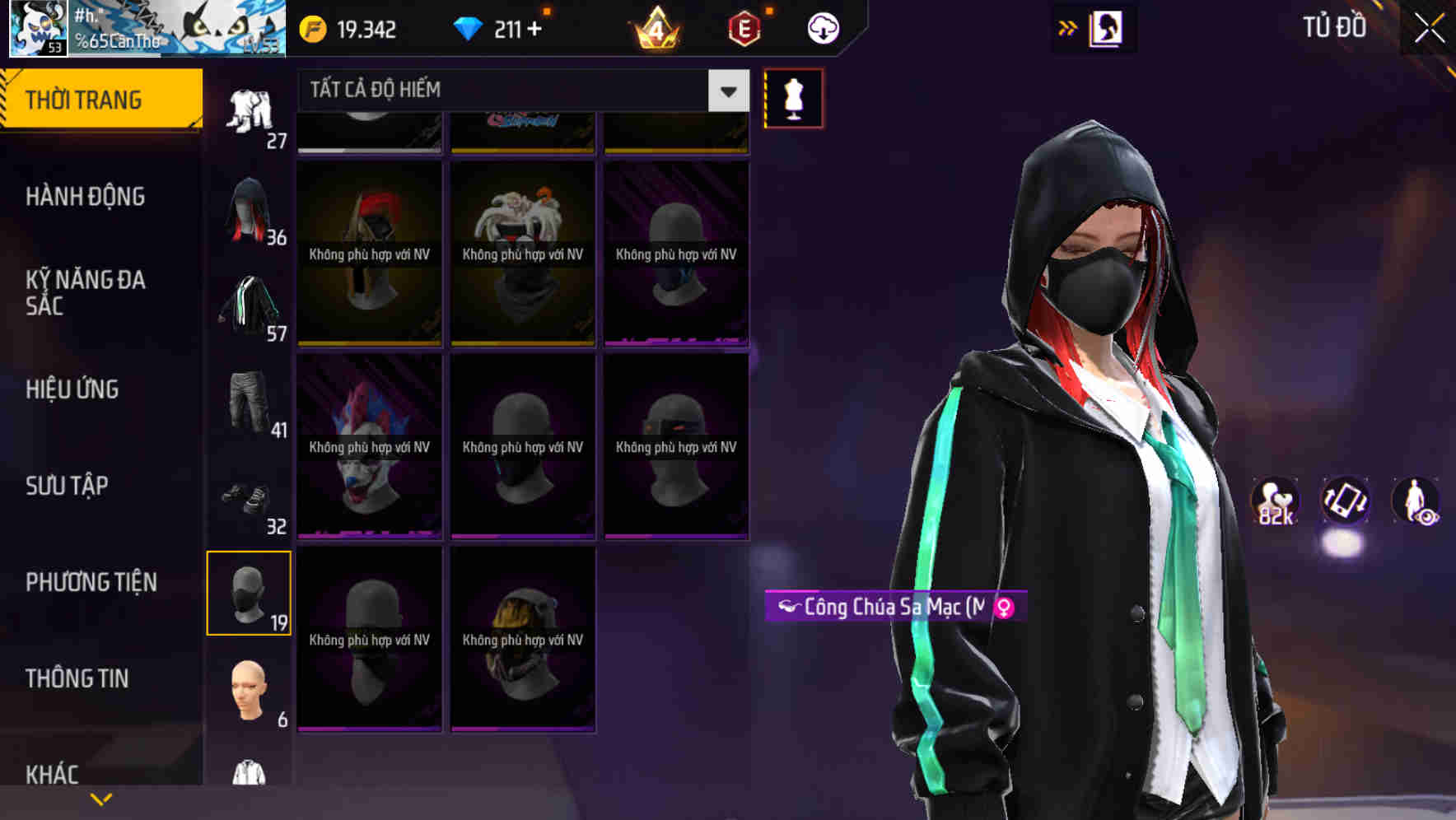Image resolution: width=1456 pixels, height=820 pixels.
Task: Toggle the hair category showing 36 items
Action: (249, 208)
